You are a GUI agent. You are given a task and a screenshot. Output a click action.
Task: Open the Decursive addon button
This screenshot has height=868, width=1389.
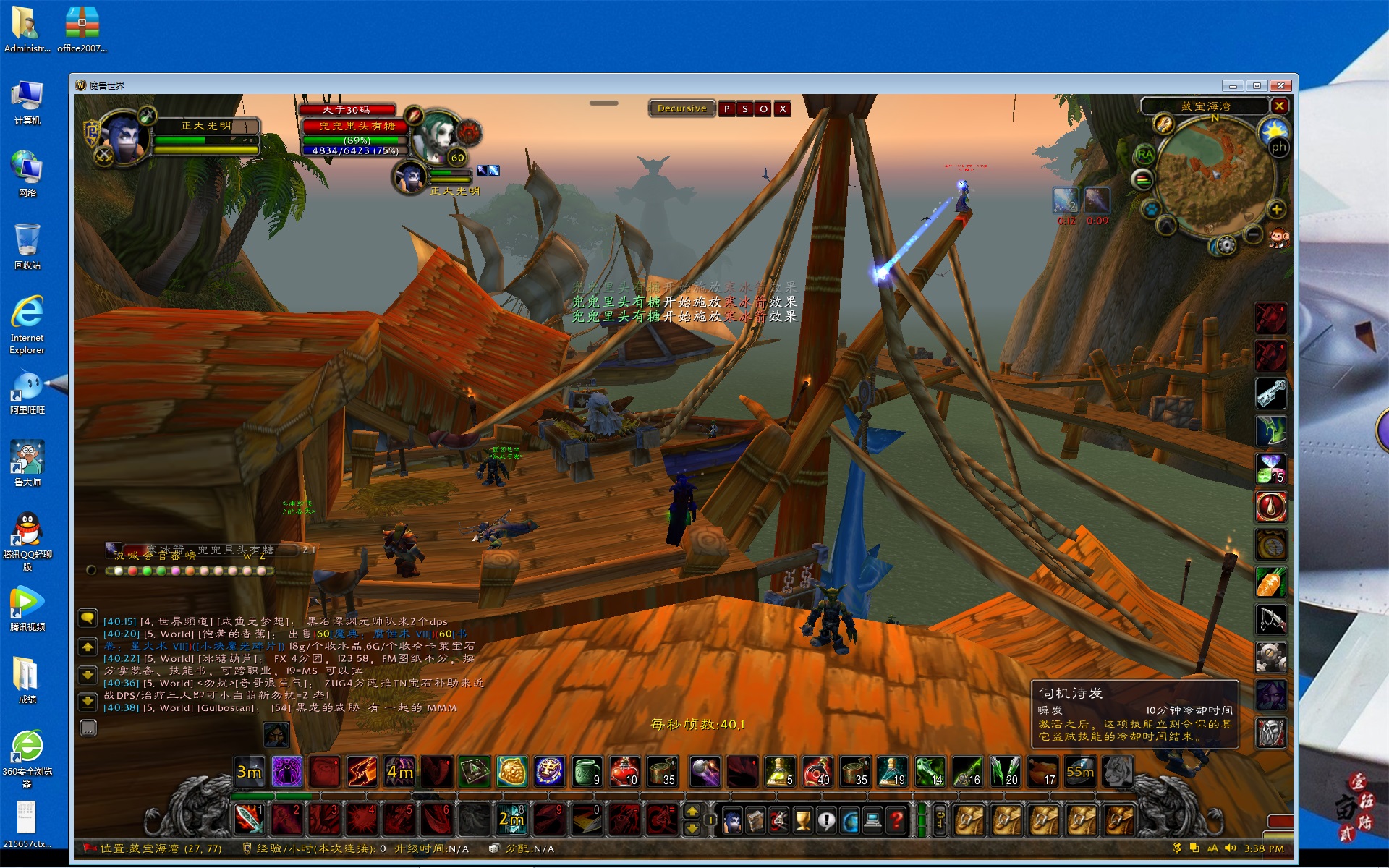pyautogui.click(x=681, y=109)
